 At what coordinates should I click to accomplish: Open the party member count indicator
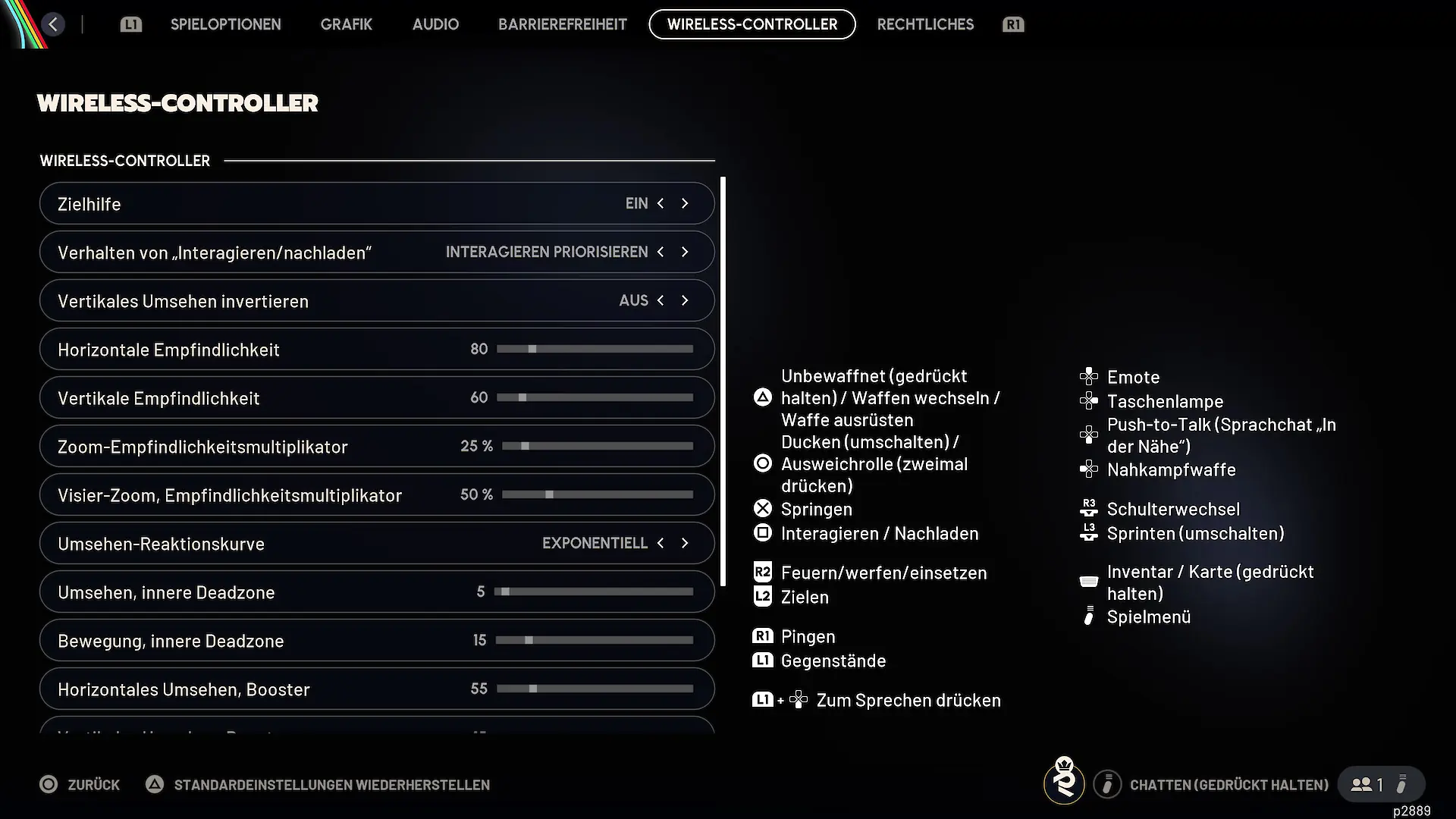coord(1370,784)
